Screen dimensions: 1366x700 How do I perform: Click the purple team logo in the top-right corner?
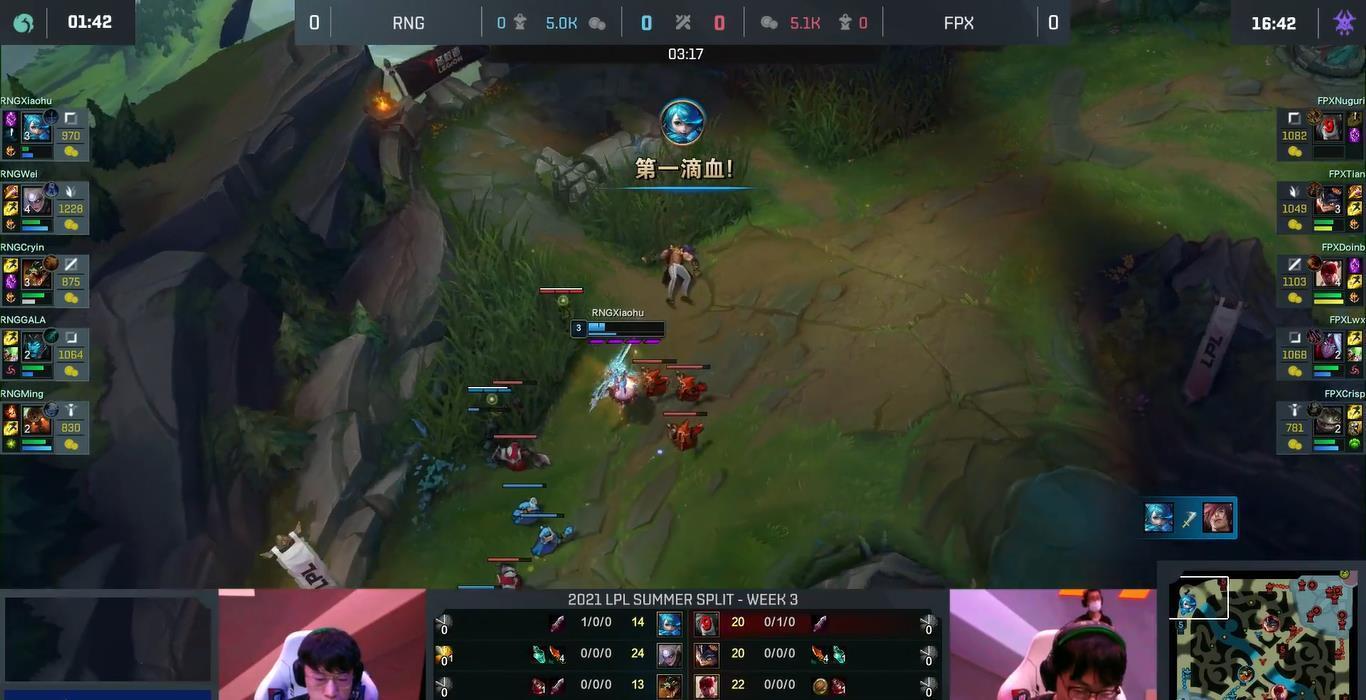1343,22
